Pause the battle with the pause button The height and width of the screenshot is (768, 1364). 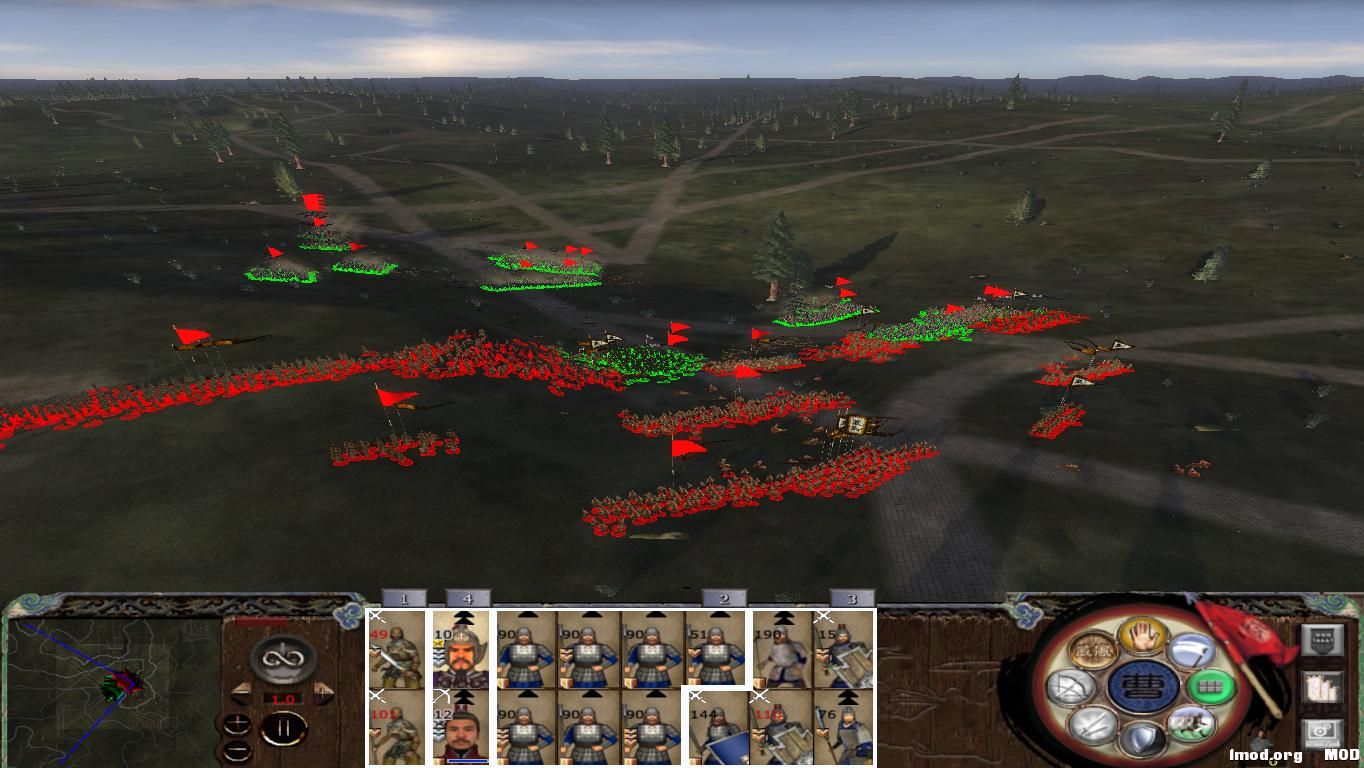(x=285, y=727)
